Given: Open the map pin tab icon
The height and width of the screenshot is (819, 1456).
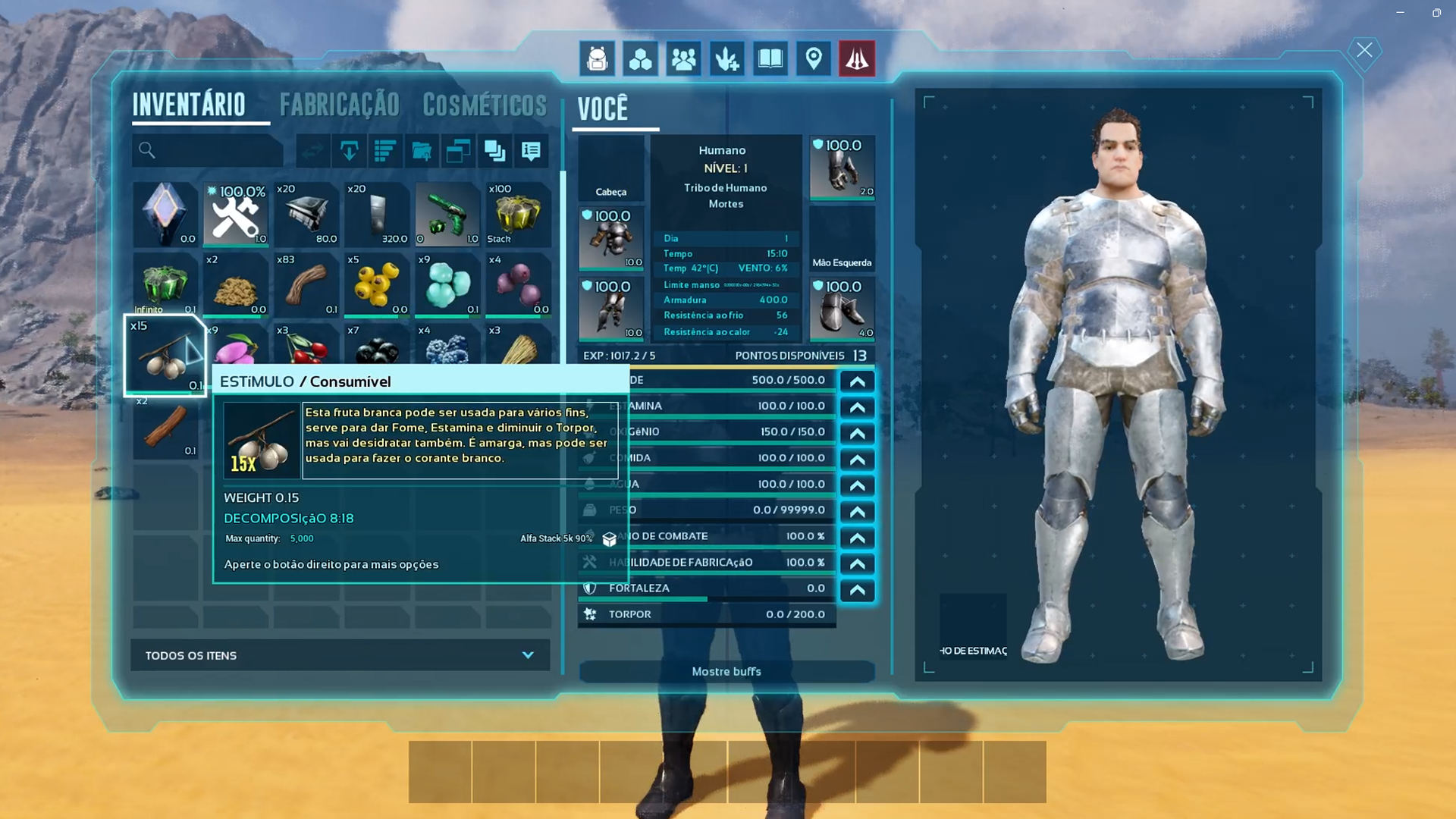Looking at the screenshot, I should pyautogui.click(x=814, y=58).
